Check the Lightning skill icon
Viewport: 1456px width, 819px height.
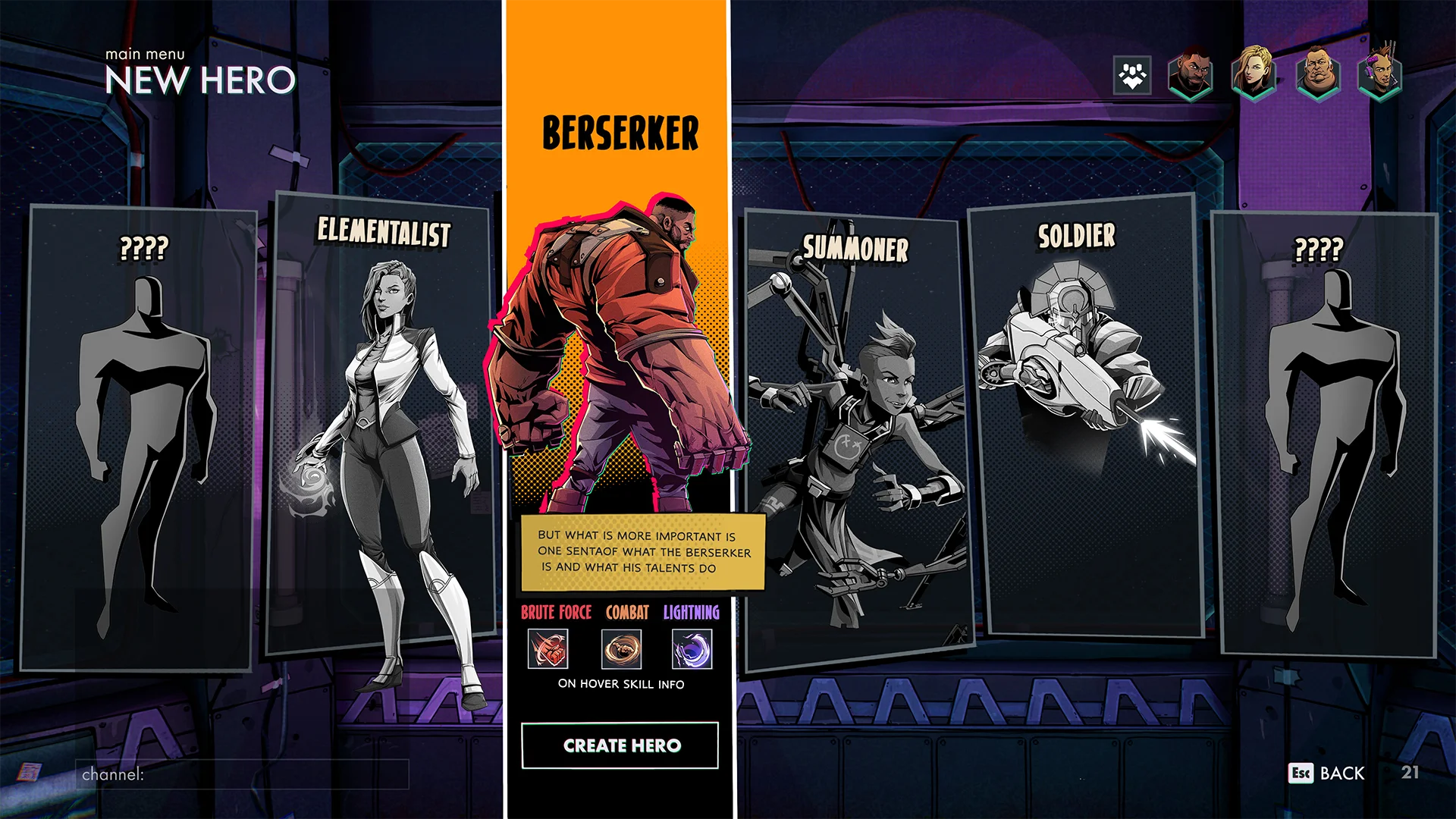click(x=692, y=649)
